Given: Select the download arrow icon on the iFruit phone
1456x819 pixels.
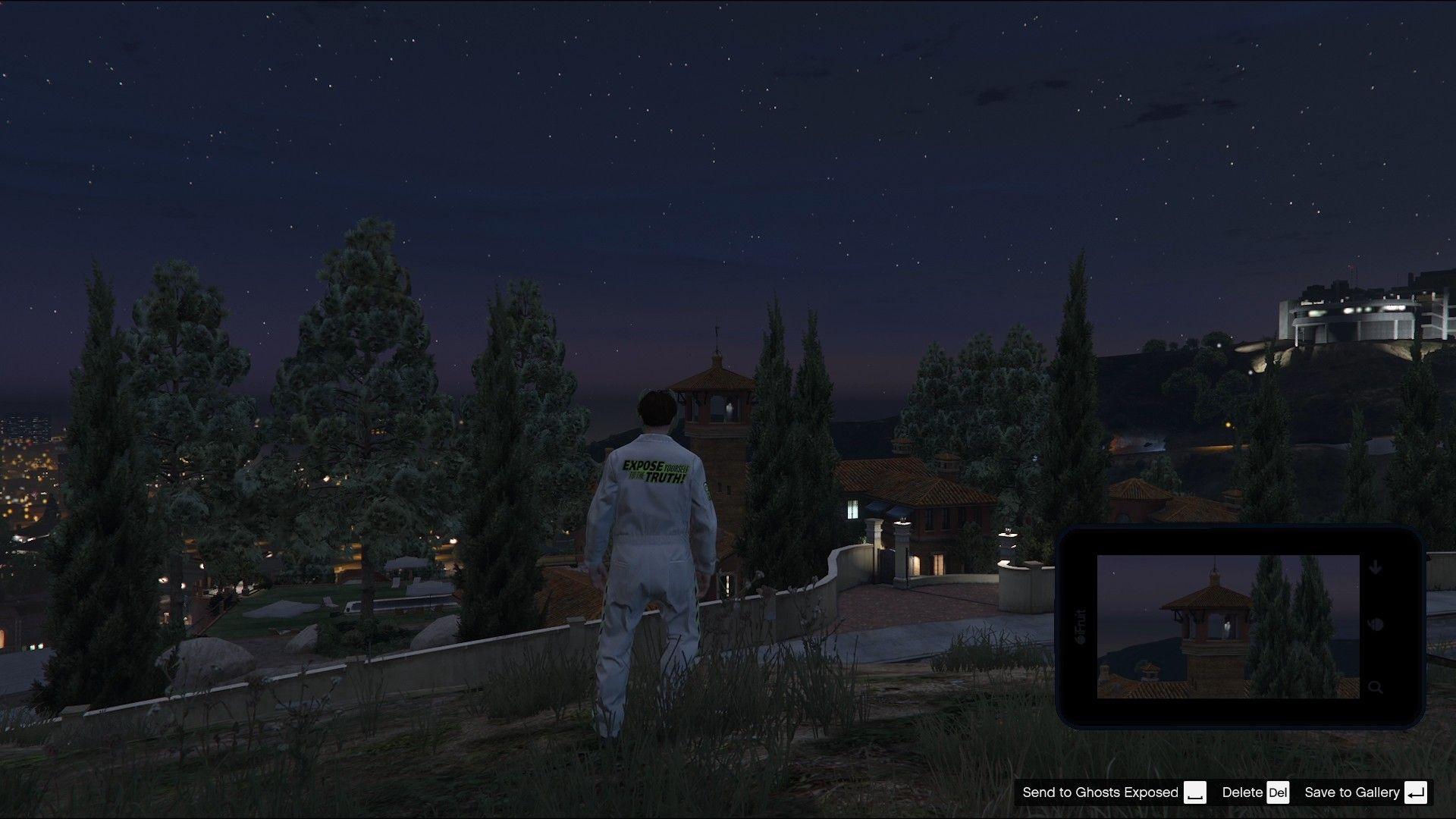Looking at the screenshot, I should coord(1375,566).
